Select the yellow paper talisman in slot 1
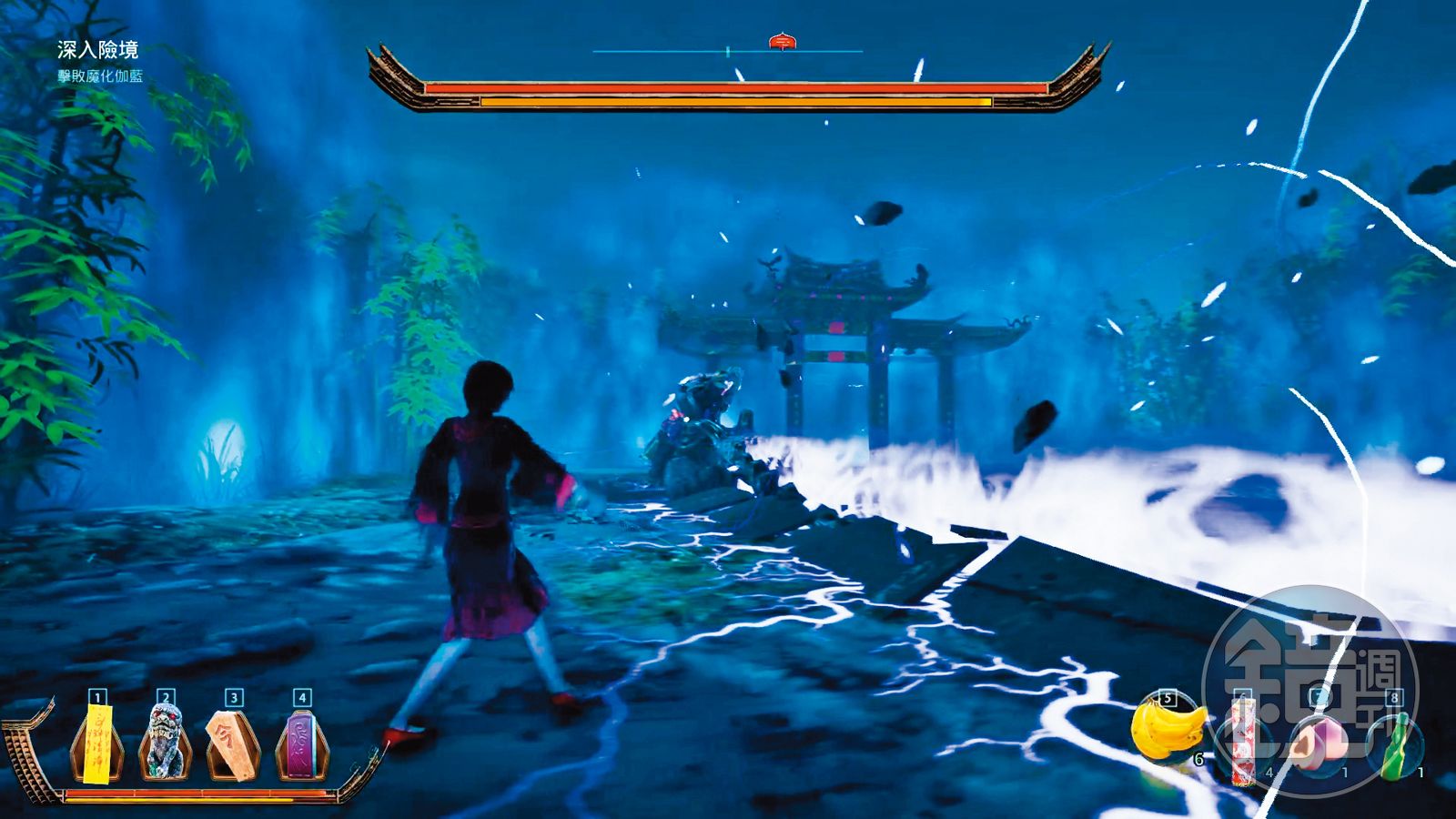The height and width of the screenshot is (819, 1456). 96,746
